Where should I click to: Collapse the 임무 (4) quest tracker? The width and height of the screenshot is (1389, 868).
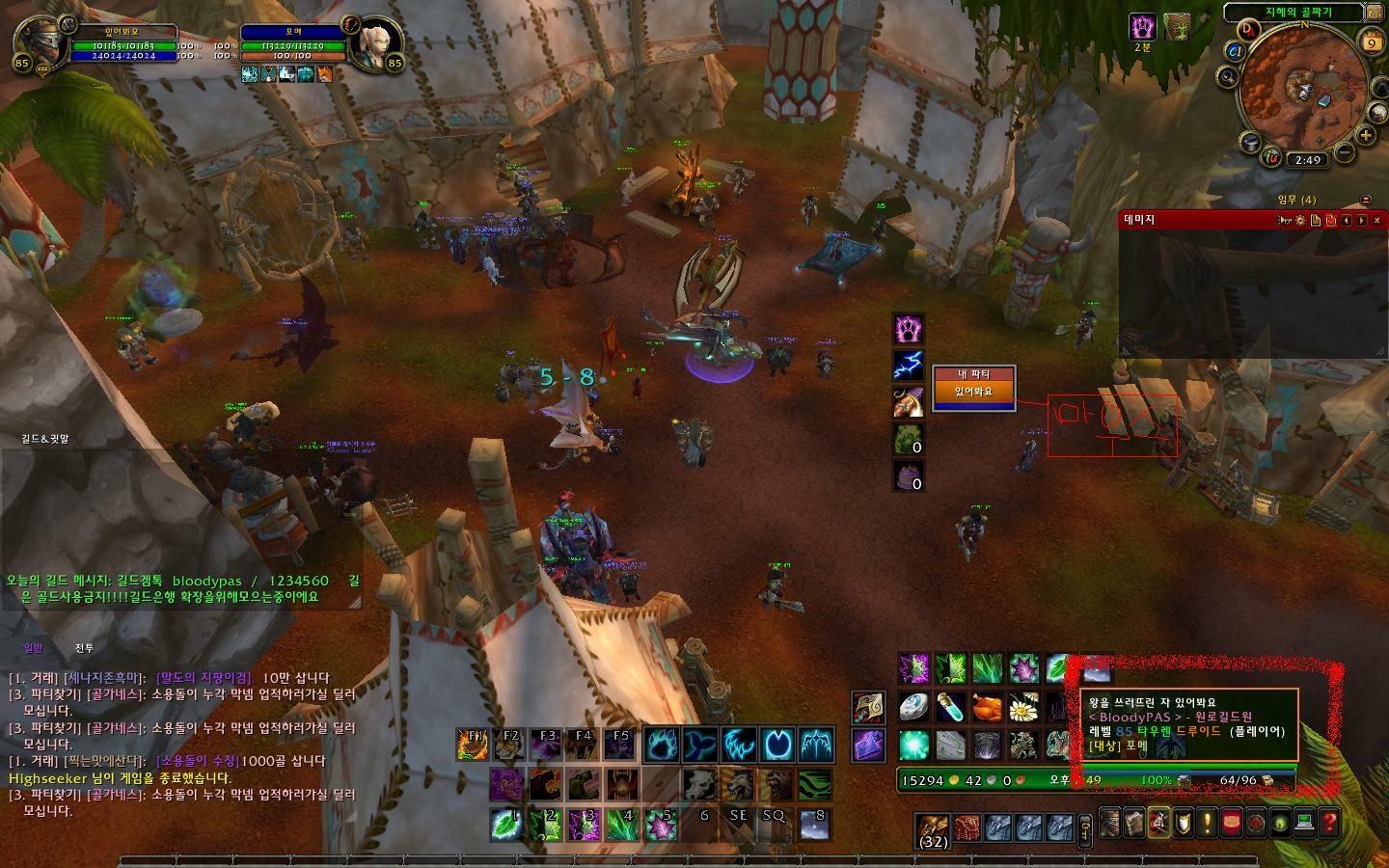(x=1365, y=200)
